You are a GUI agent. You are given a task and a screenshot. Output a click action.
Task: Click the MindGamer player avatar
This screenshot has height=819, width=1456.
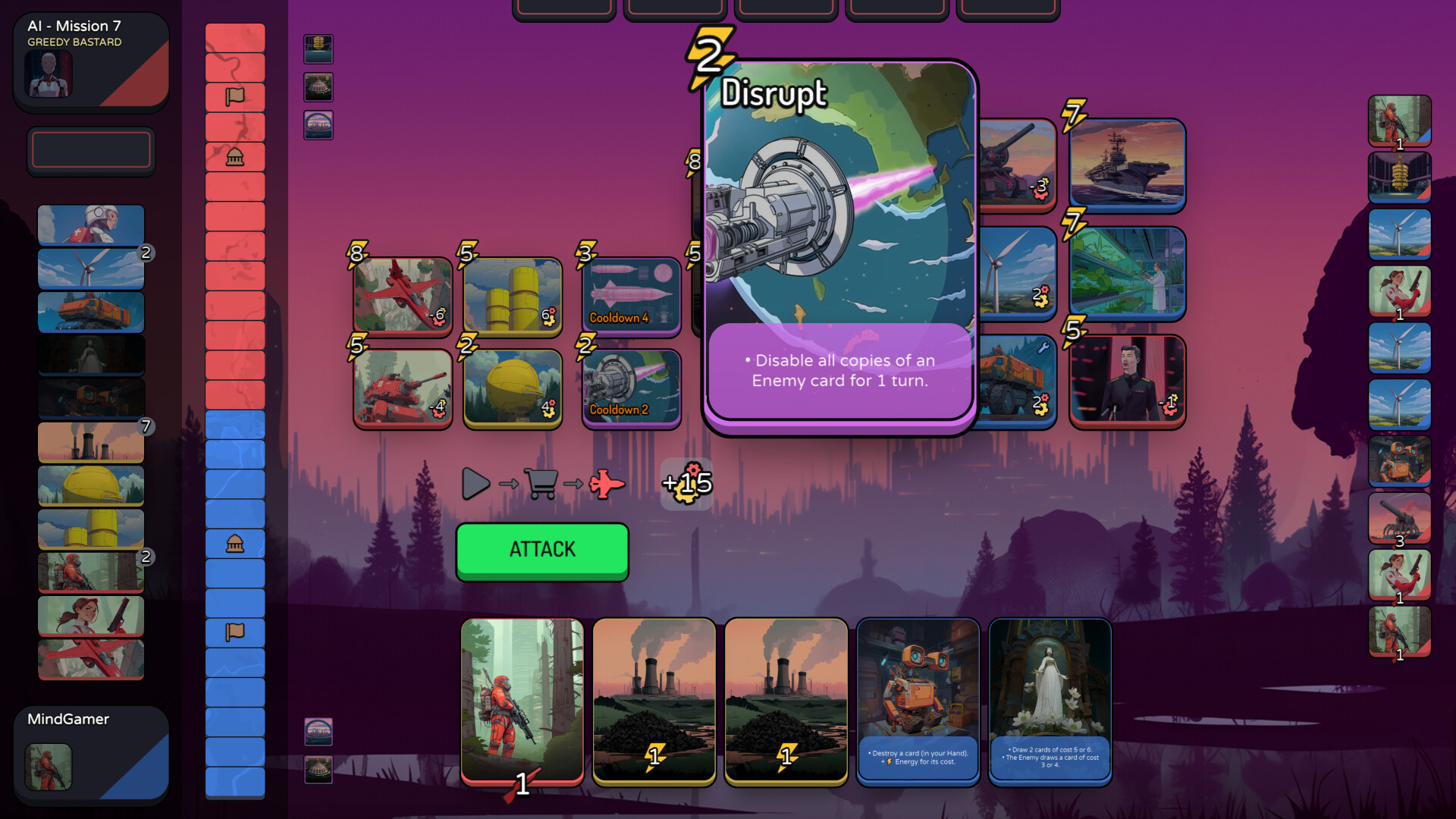47,766
